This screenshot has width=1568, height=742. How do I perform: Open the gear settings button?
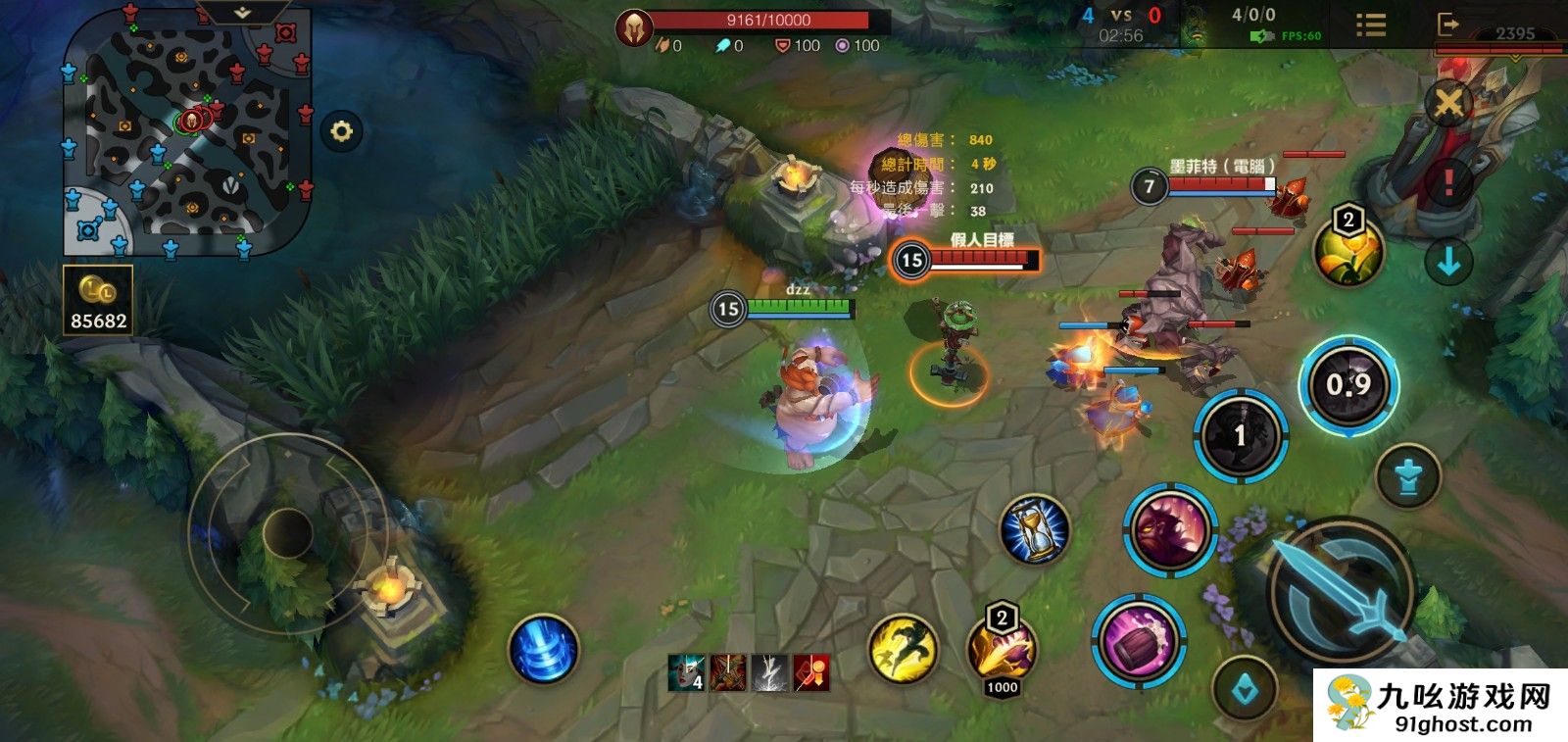coord(341,131)
